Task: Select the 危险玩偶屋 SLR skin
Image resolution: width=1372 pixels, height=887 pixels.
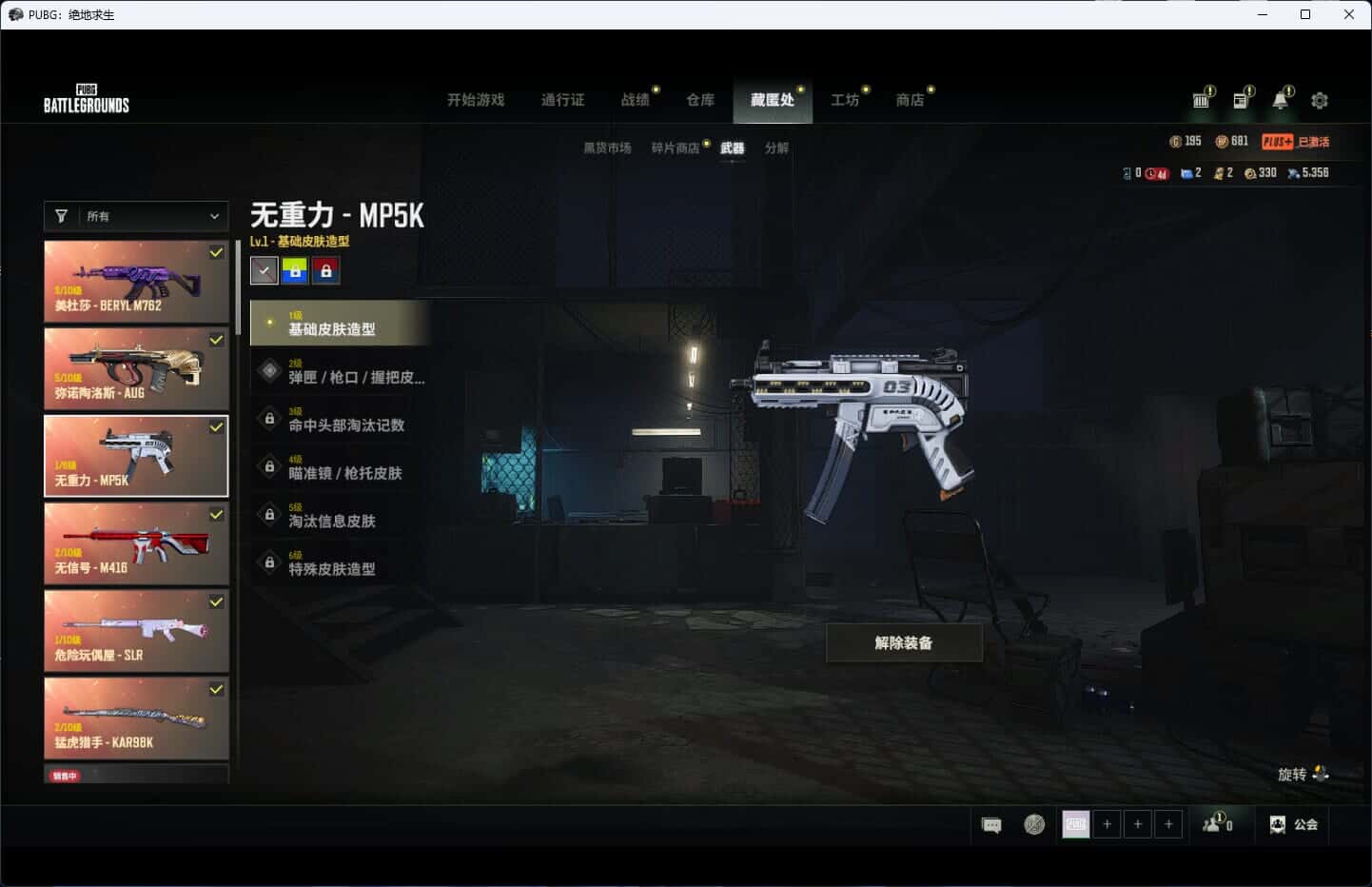Action: [x=136, y=631]
